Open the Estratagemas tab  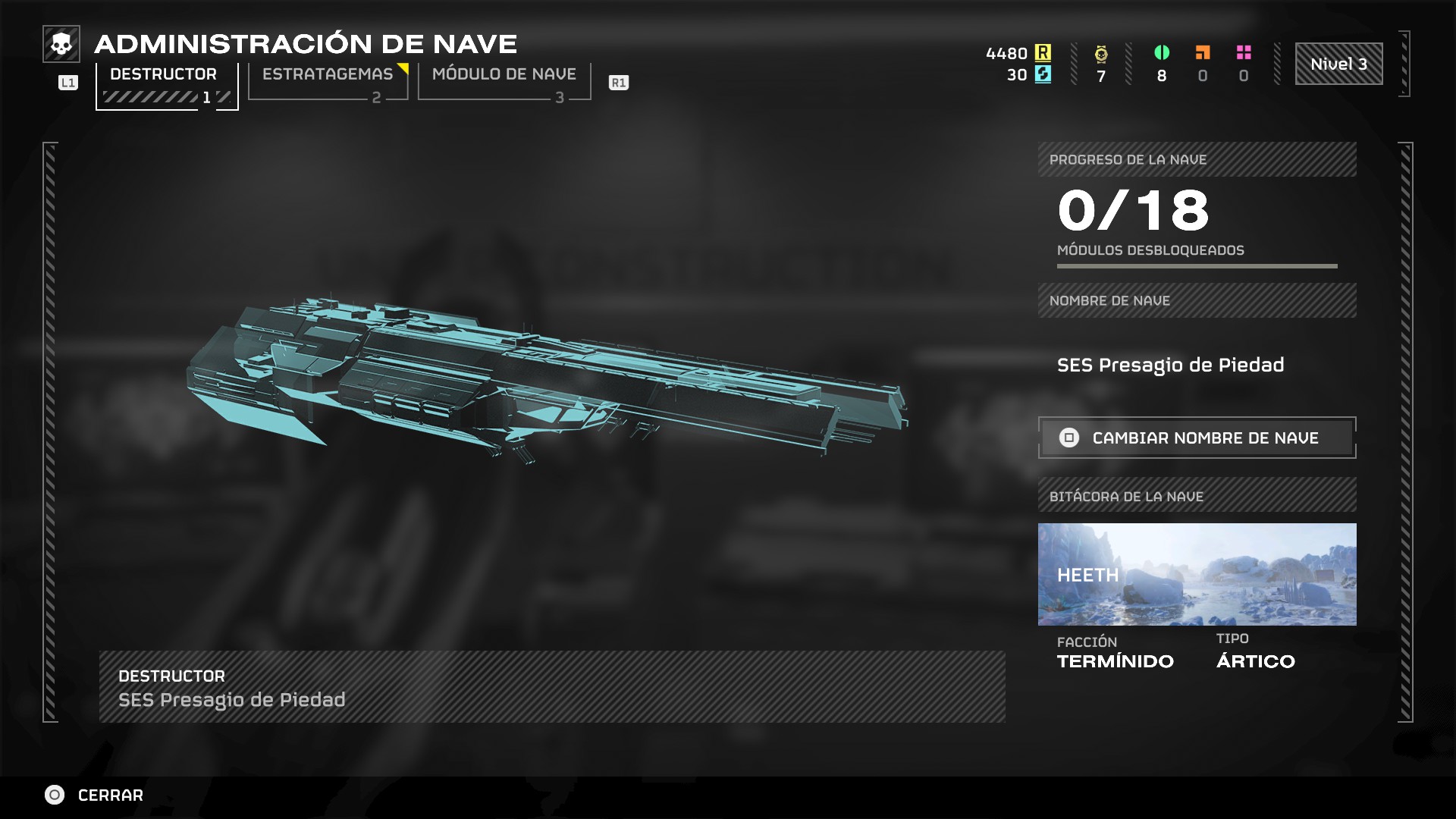[328, 82]
